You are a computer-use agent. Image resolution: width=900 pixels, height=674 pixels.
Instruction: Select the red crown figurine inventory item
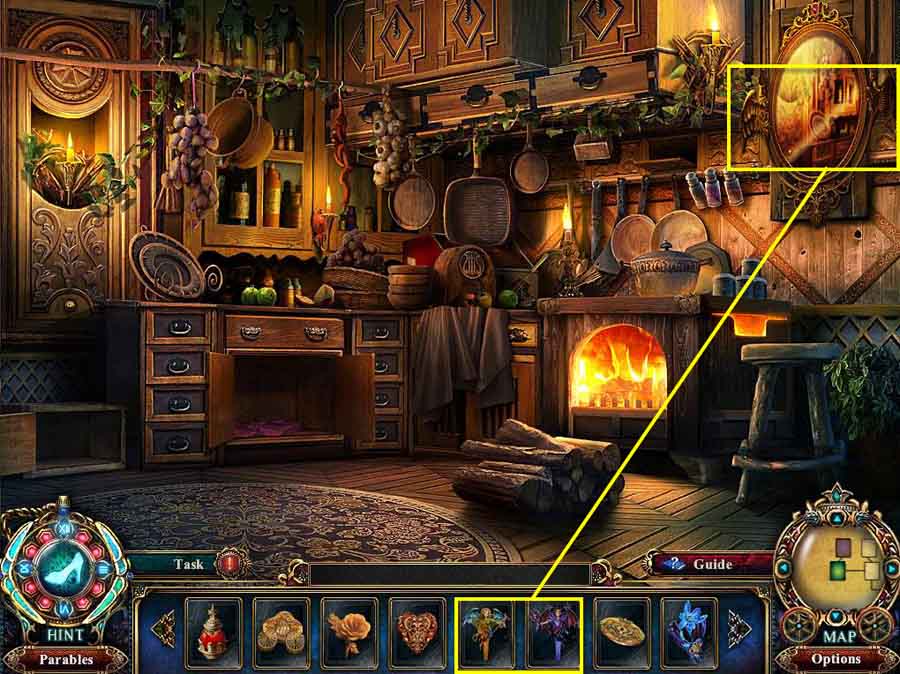pyautogui.click(x=213, y=631)
